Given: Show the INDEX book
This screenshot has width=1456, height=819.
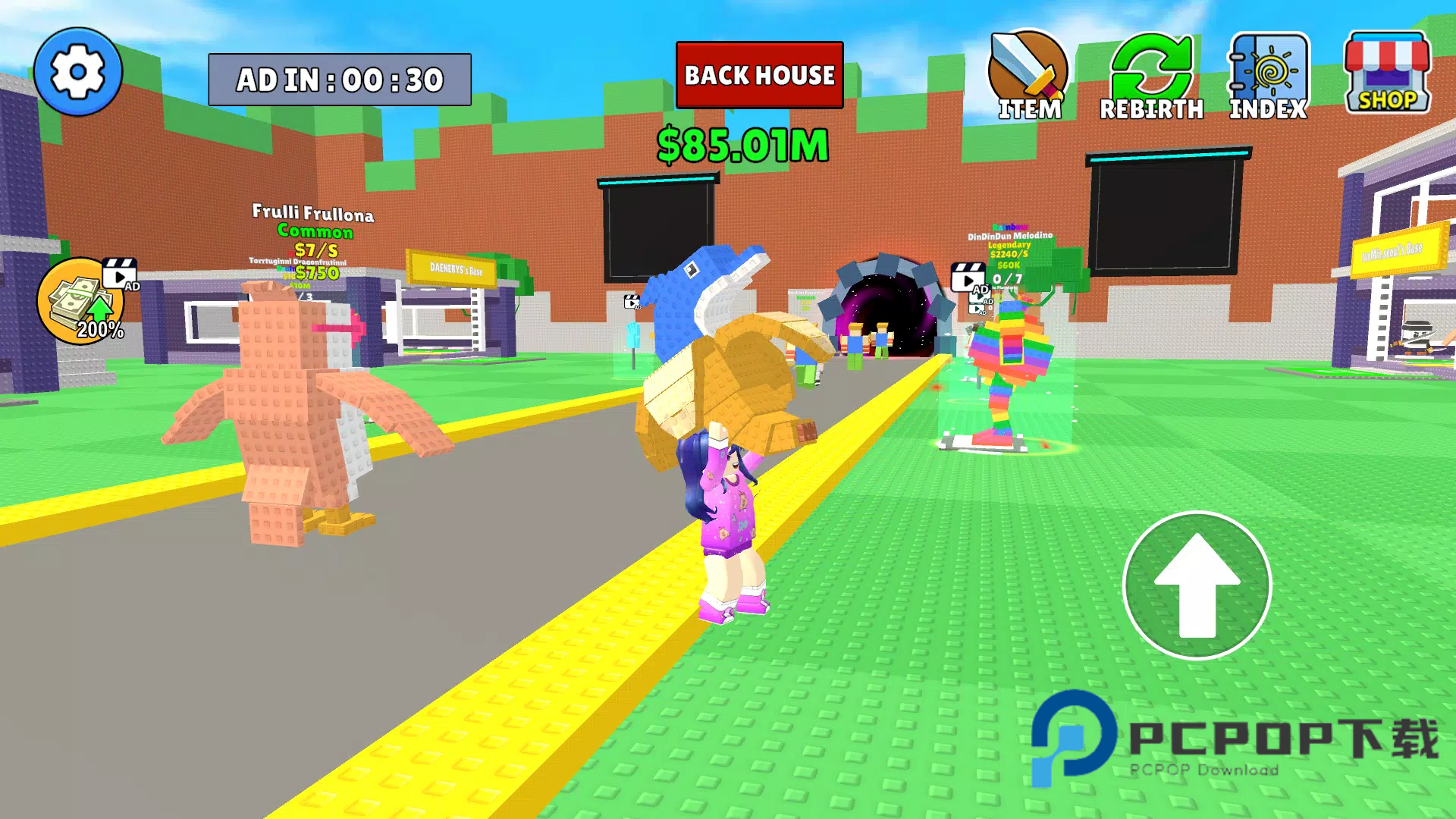Looking at the screenshot, I should pos(1268,76).
